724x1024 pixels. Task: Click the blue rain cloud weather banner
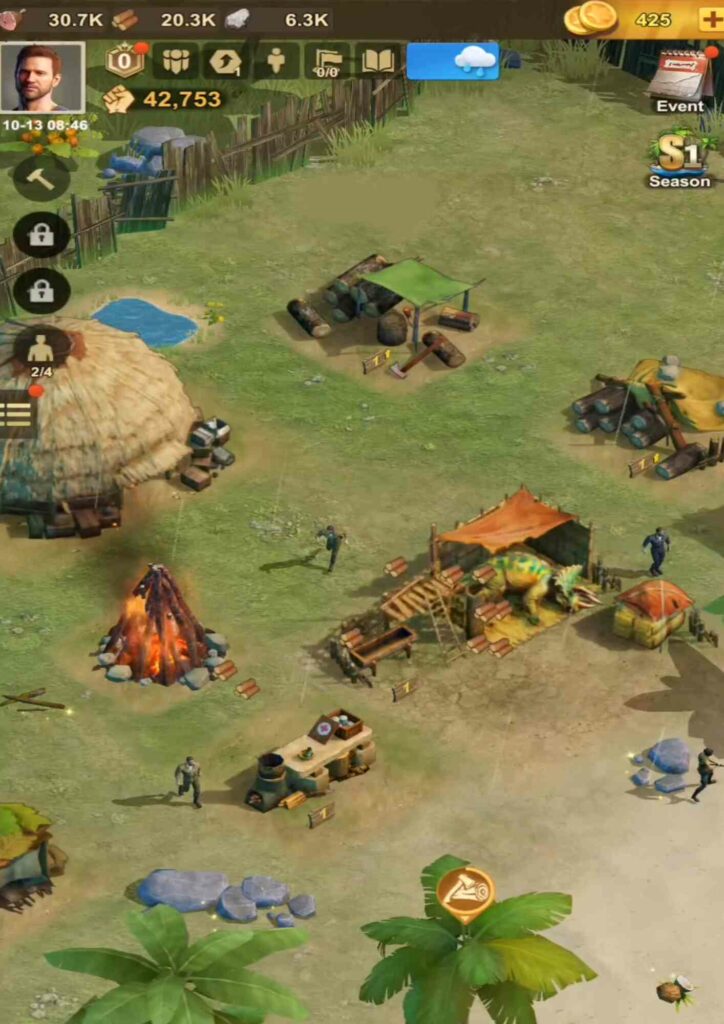[x=452, y=61]
